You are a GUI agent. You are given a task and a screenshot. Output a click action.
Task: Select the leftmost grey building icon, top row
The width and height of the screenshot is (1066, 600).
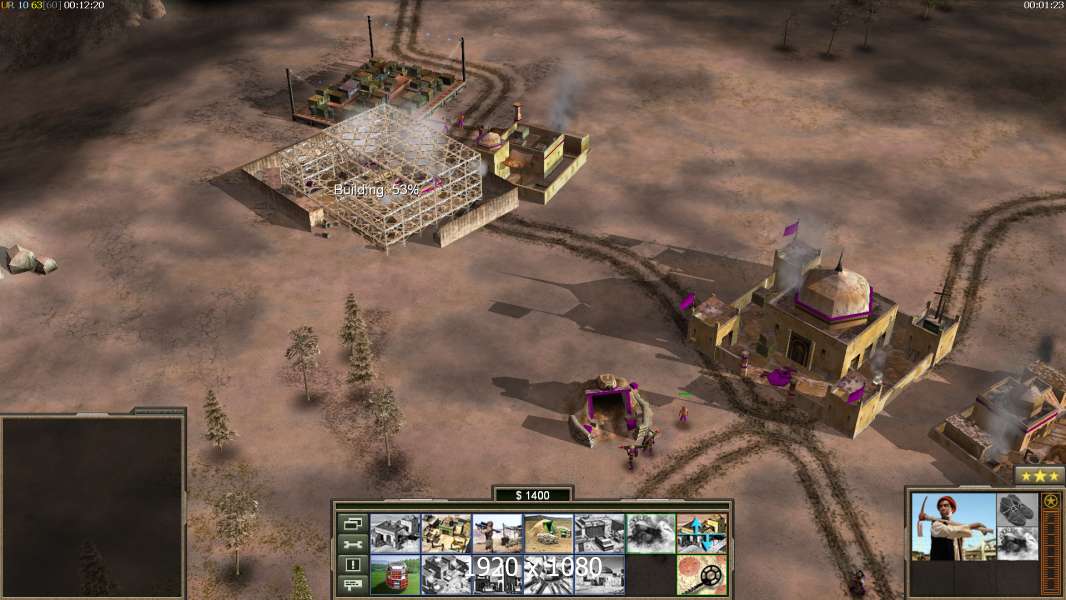click(x=394, y=533)
